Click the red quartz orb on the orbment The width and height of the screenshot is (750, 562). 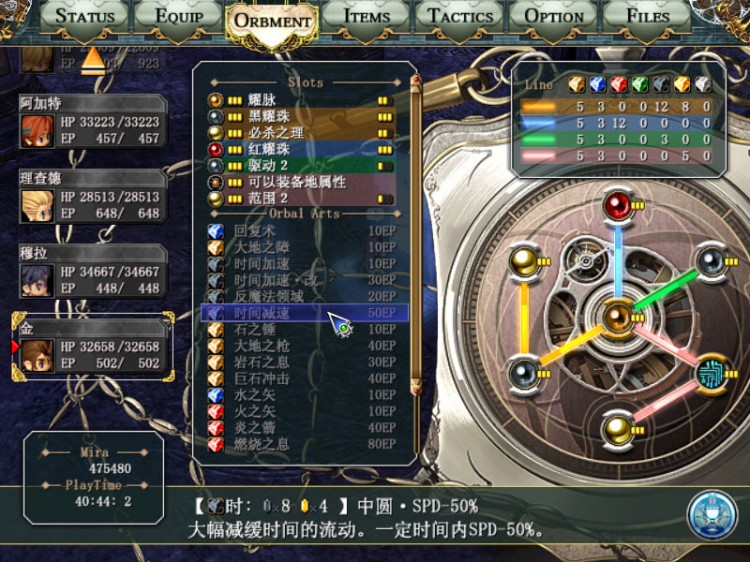(618, 207)
